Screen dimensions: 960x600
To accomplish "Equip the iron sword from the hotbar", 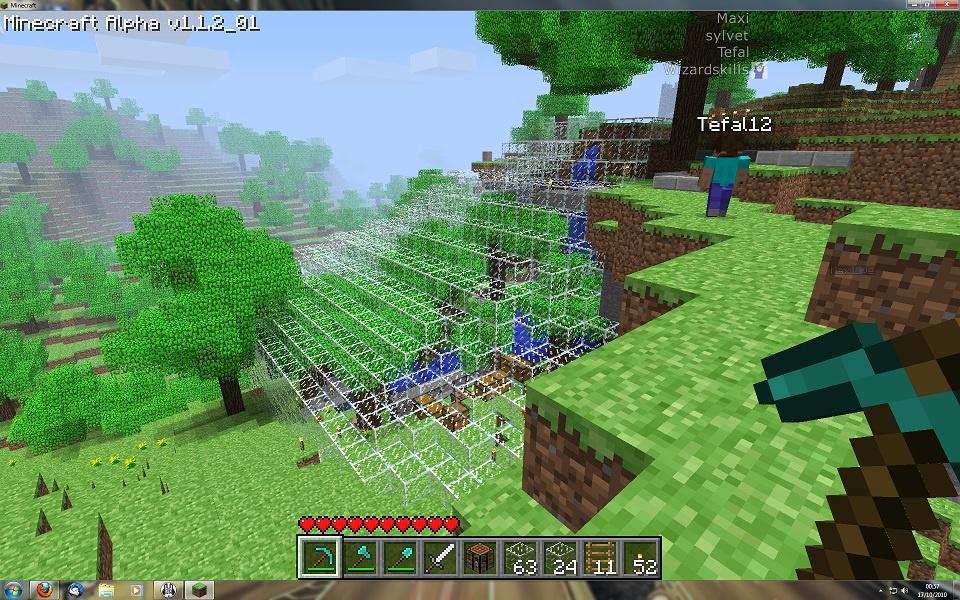I will (440, 556).
